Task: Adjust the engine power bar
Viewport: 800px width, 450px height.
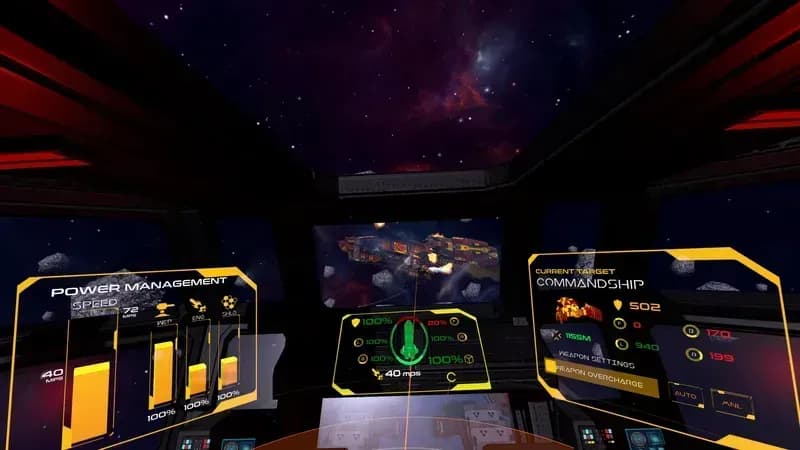Action: tap(197, 379)
